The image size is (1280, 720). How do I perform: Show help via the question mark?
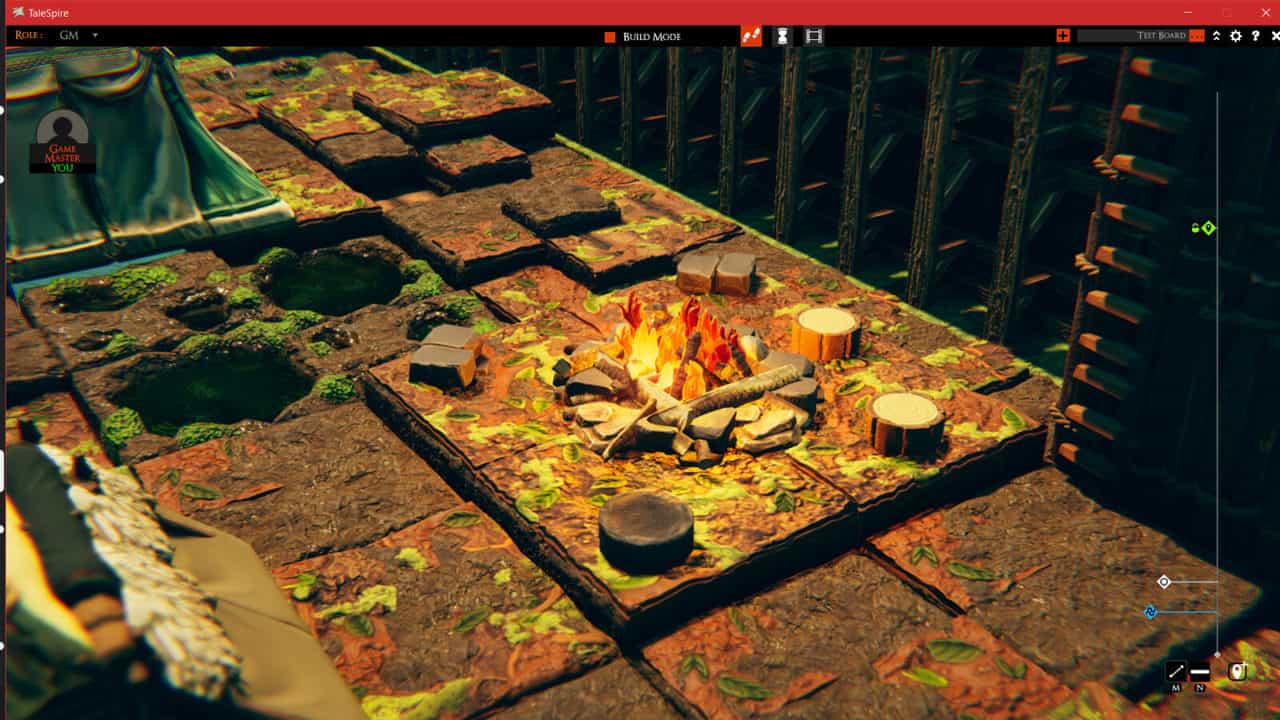point(1256,36)
